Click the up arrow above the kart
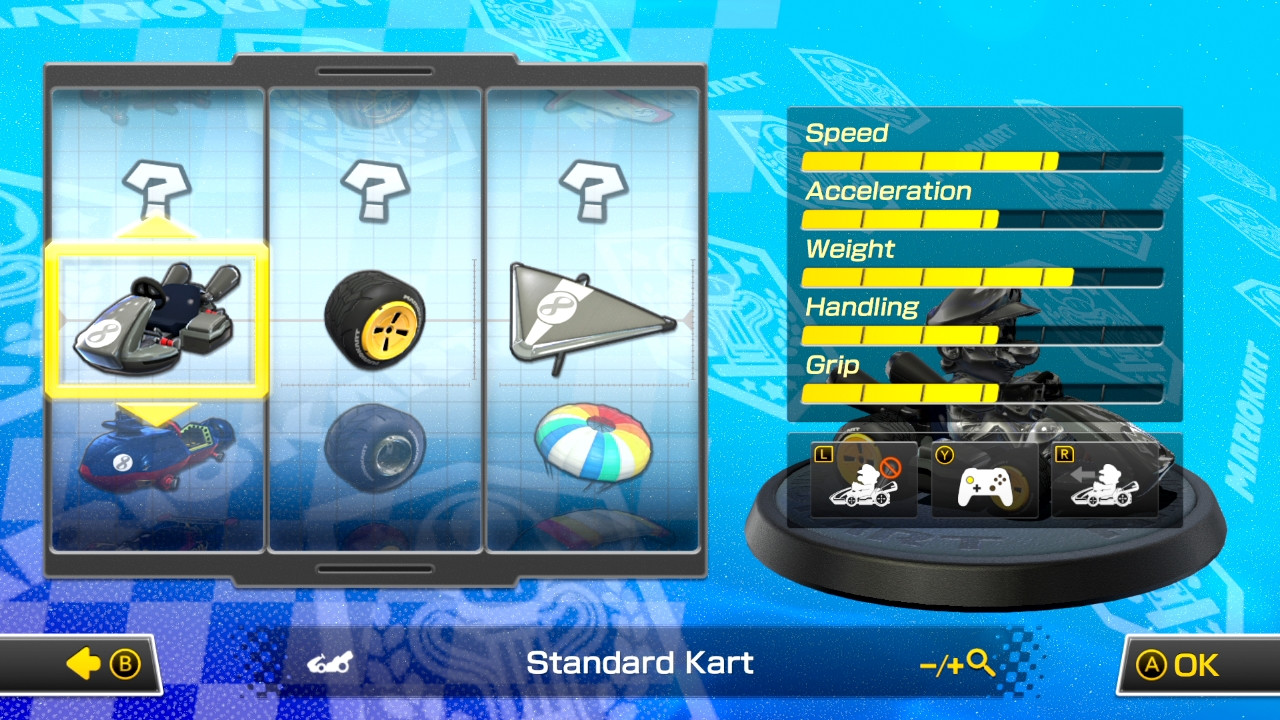 tap(156, 229)
